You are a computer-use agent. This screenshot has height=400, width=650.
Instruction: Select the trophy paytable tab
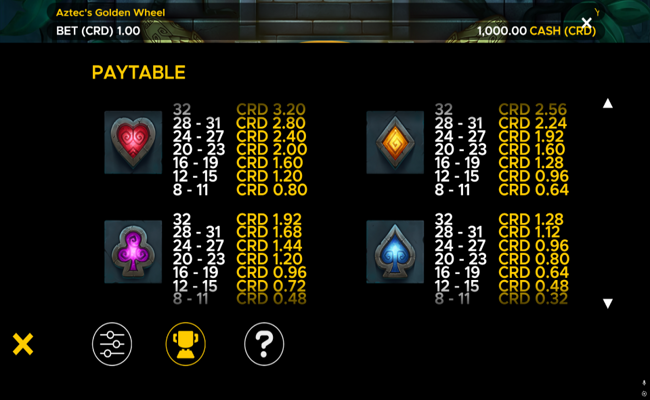(x=185, y=344)
